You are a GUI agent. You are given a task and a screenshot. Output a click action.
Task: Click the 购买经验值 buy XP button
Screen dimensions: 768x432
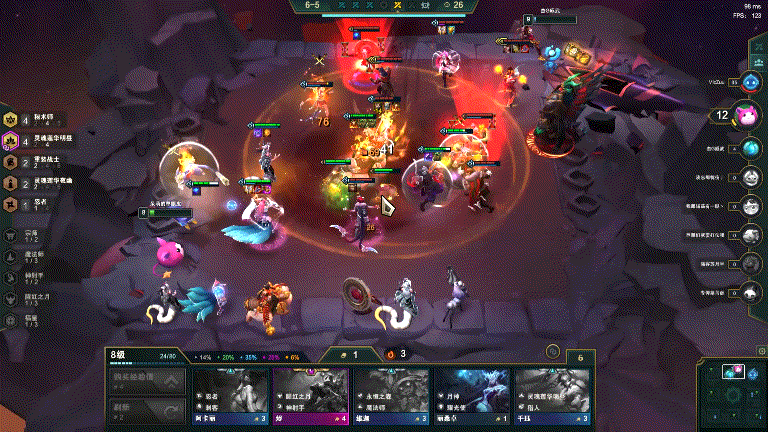tap(146, 382)
